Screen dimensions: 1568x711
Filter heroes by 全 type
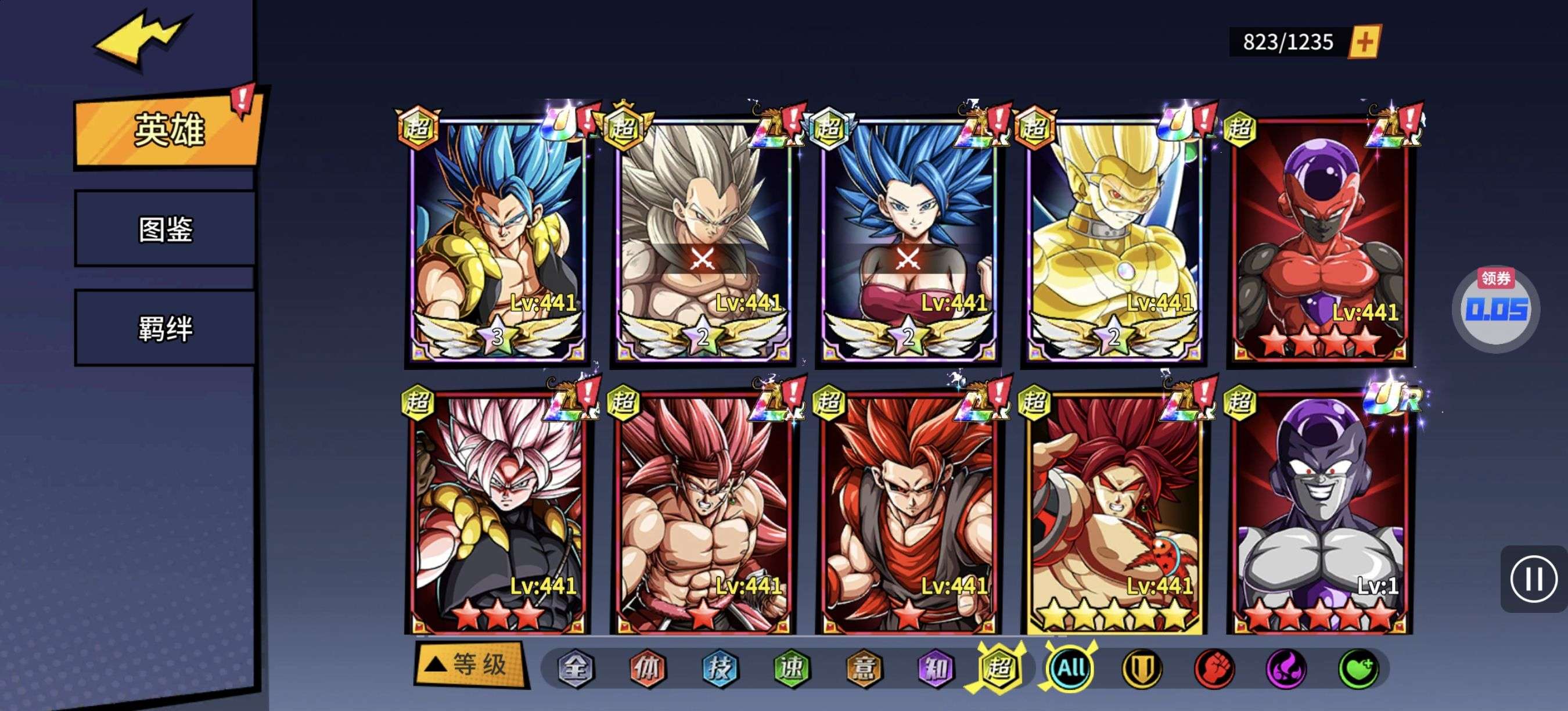coord(575,669)
